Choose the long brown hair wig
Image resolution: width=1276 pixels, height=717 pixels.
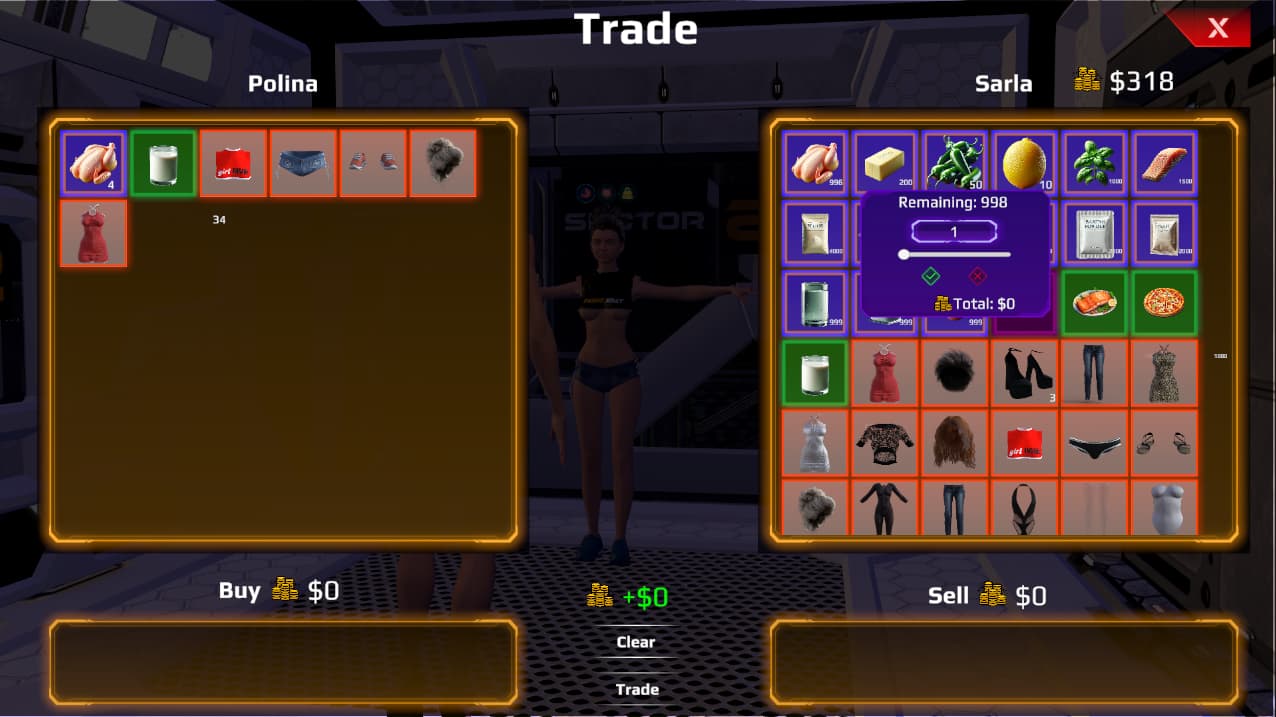(954, 442)
